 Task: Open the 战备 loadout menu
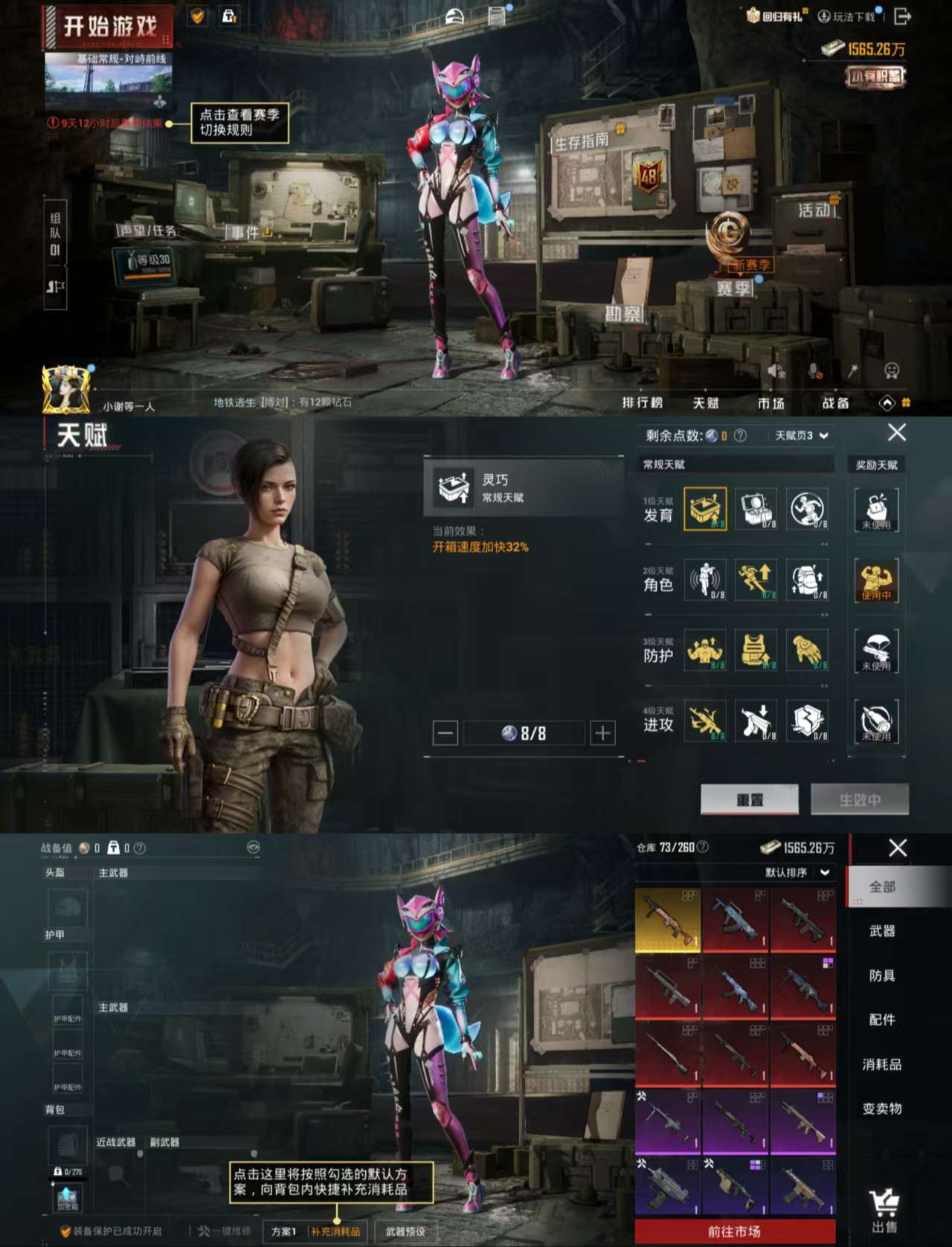[835, 403]
